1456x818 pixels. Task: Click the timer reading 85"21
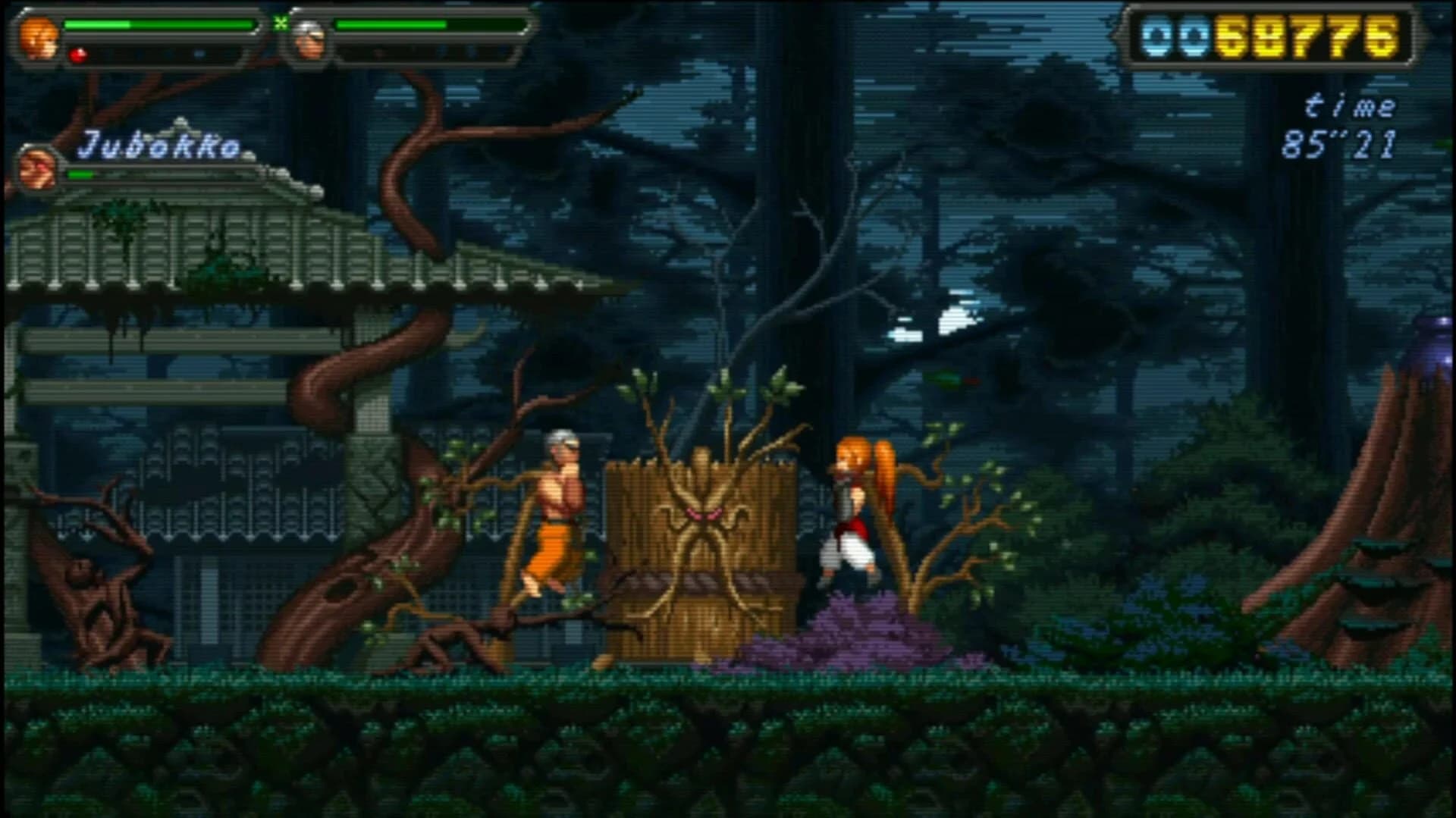[1342, 144]
